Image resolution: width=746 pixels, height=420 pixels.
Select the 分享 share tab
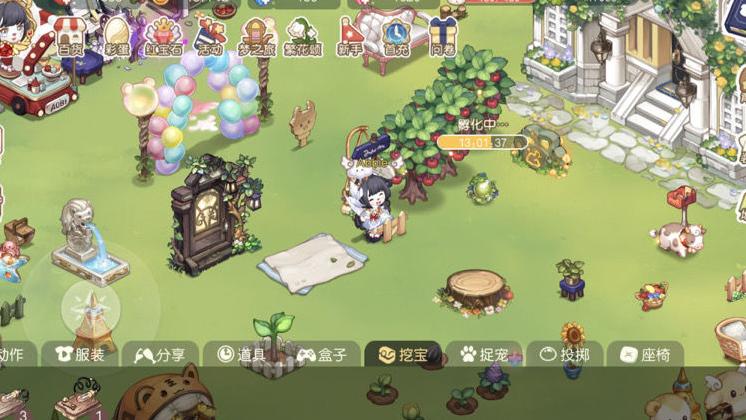[x=160, y=354]
